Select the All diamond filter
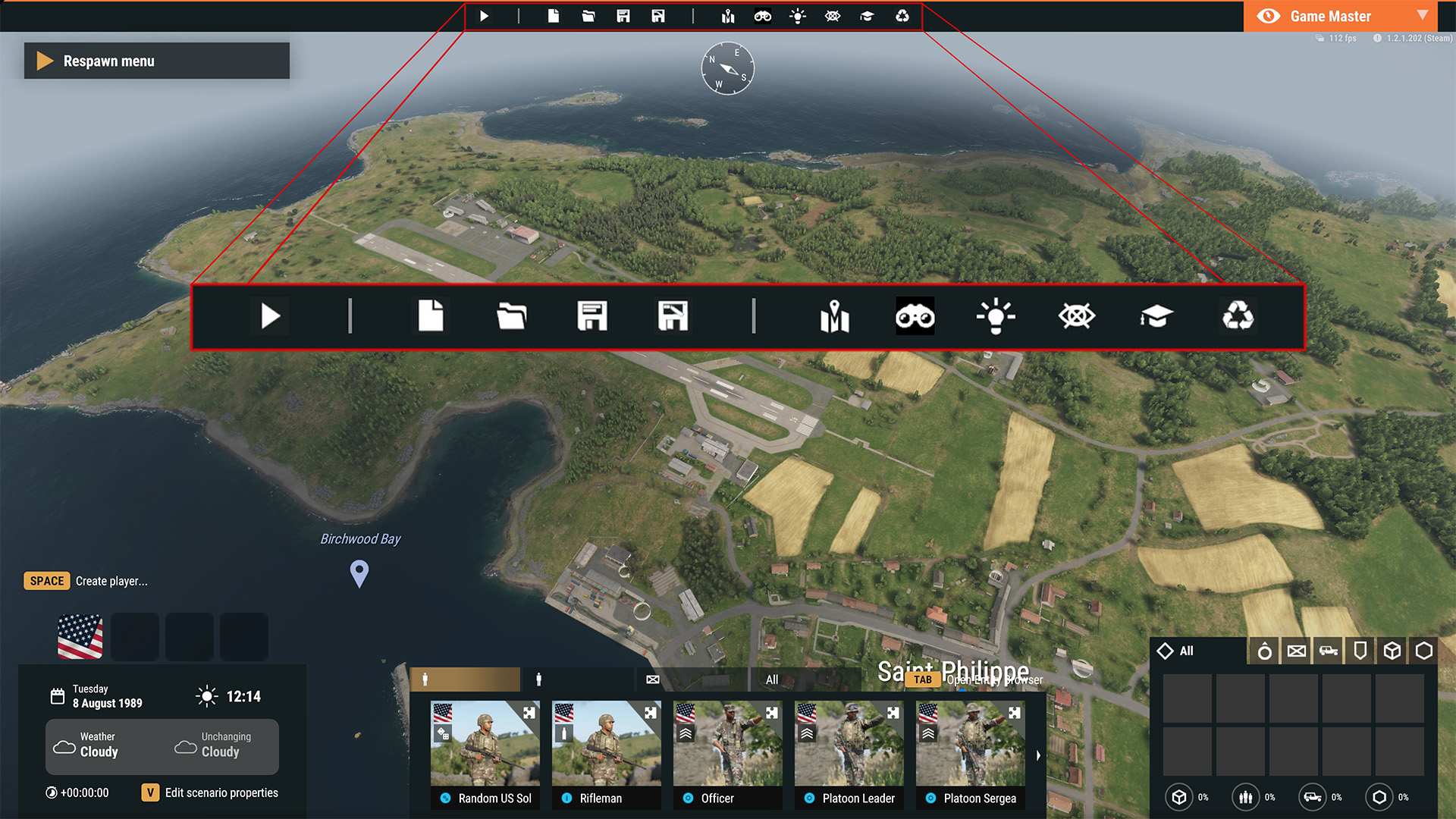Screen dimensions: 1456x819 [x=1176, y=651]
